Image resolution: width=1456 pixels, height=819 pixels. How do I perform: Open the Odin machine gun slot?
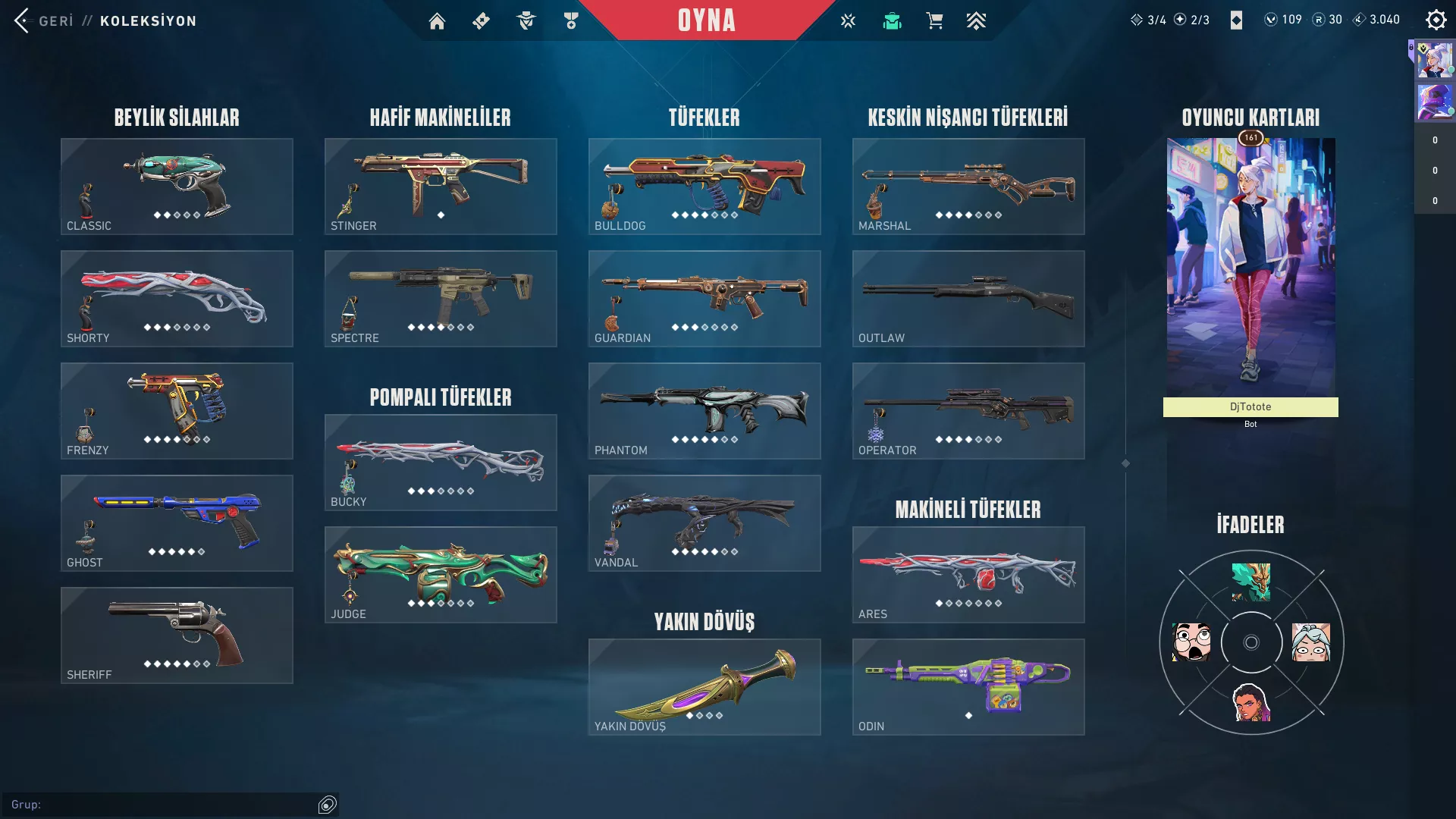coord(968,687)
